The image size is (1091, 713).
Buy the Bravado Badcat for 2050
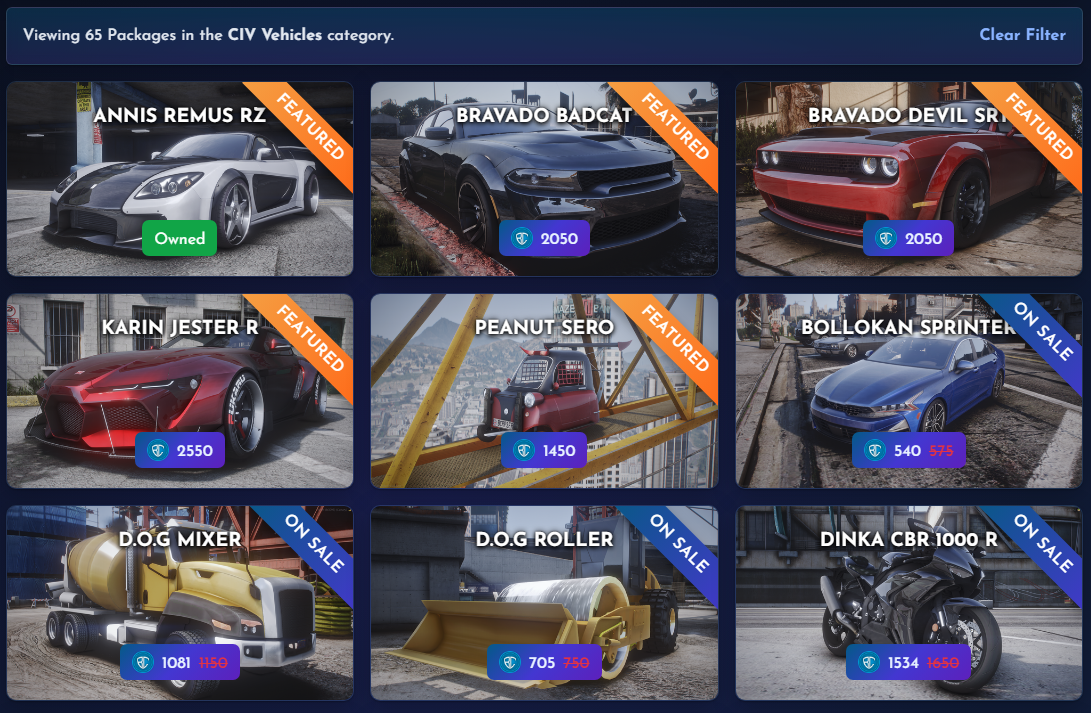pos(544,239)
